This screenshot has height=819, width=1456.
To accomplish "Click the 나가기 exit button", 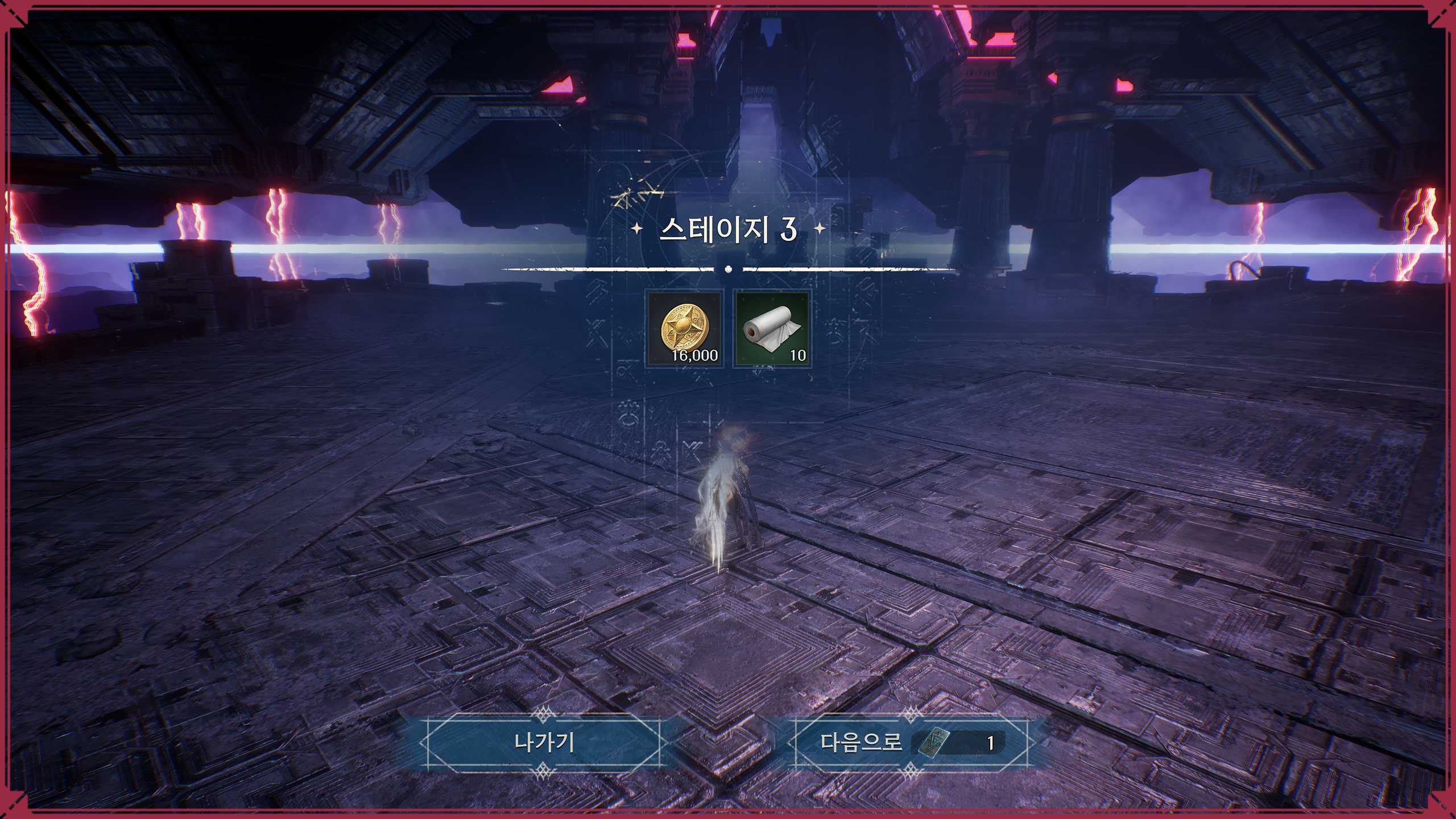I will click(x=543, y=742).
